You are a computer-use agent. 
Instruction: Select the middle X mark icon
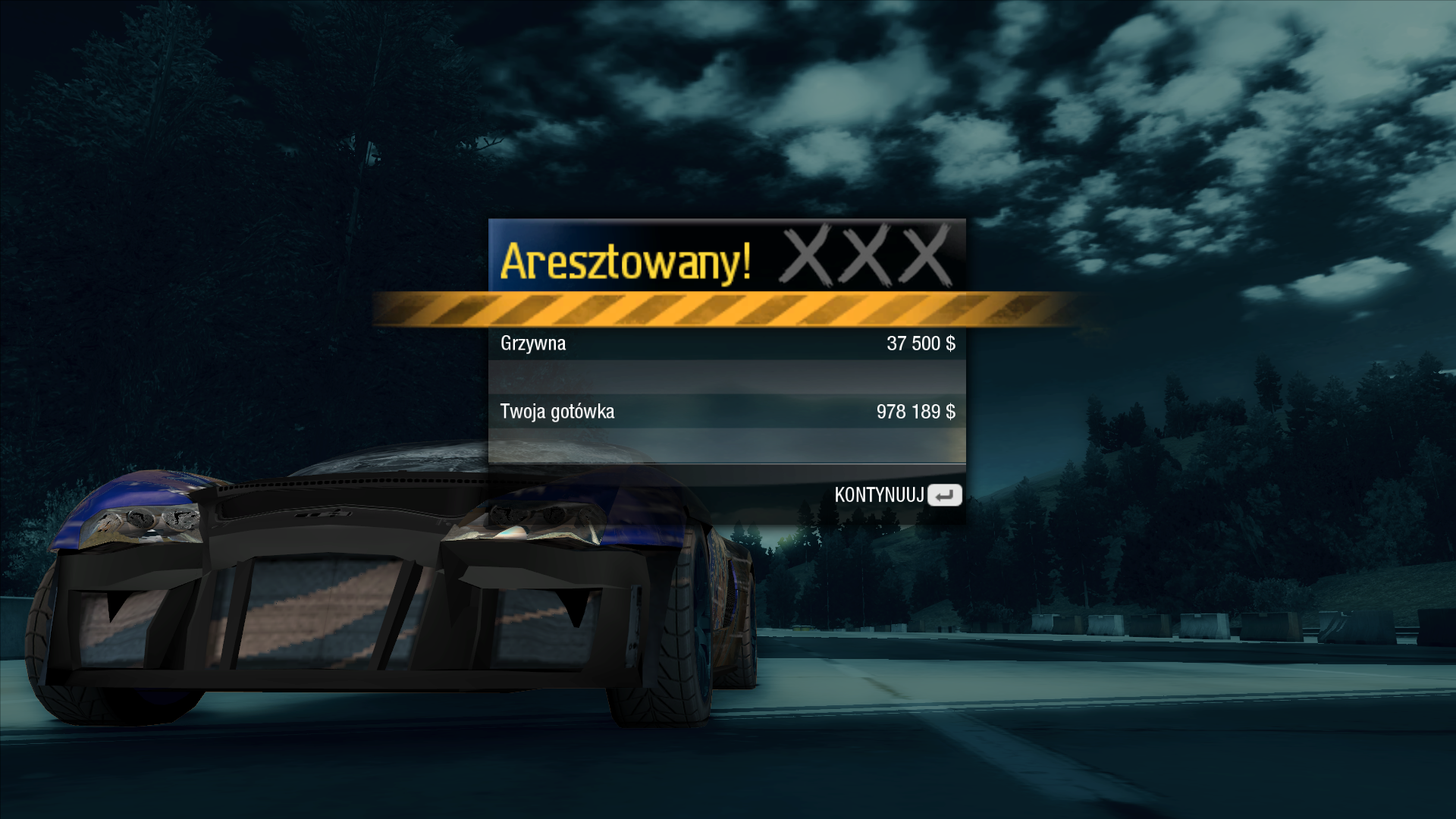pyautogui.click(x=864, y=258)
